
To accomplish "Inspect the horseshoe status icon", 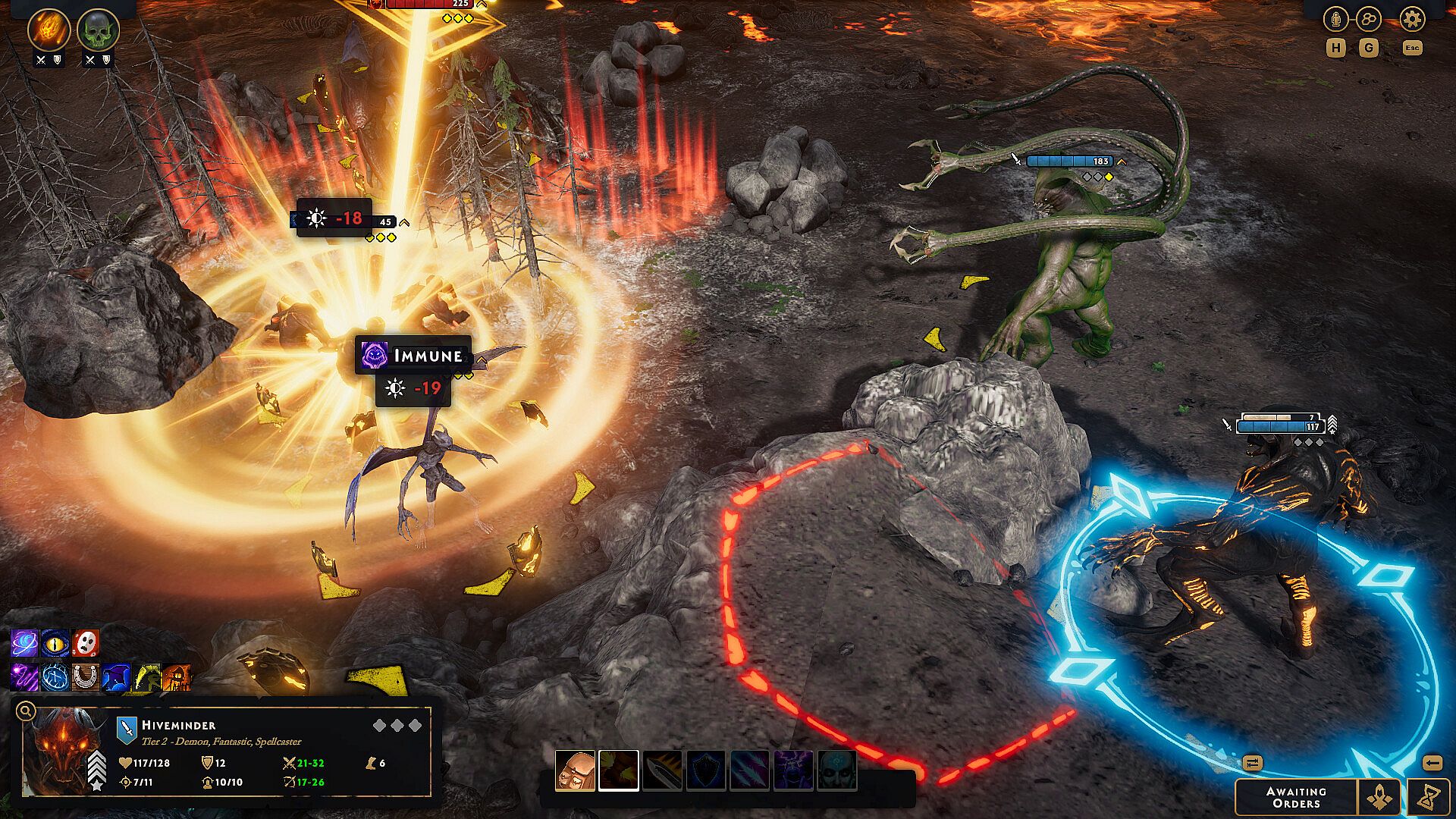I will pos(86,676).
